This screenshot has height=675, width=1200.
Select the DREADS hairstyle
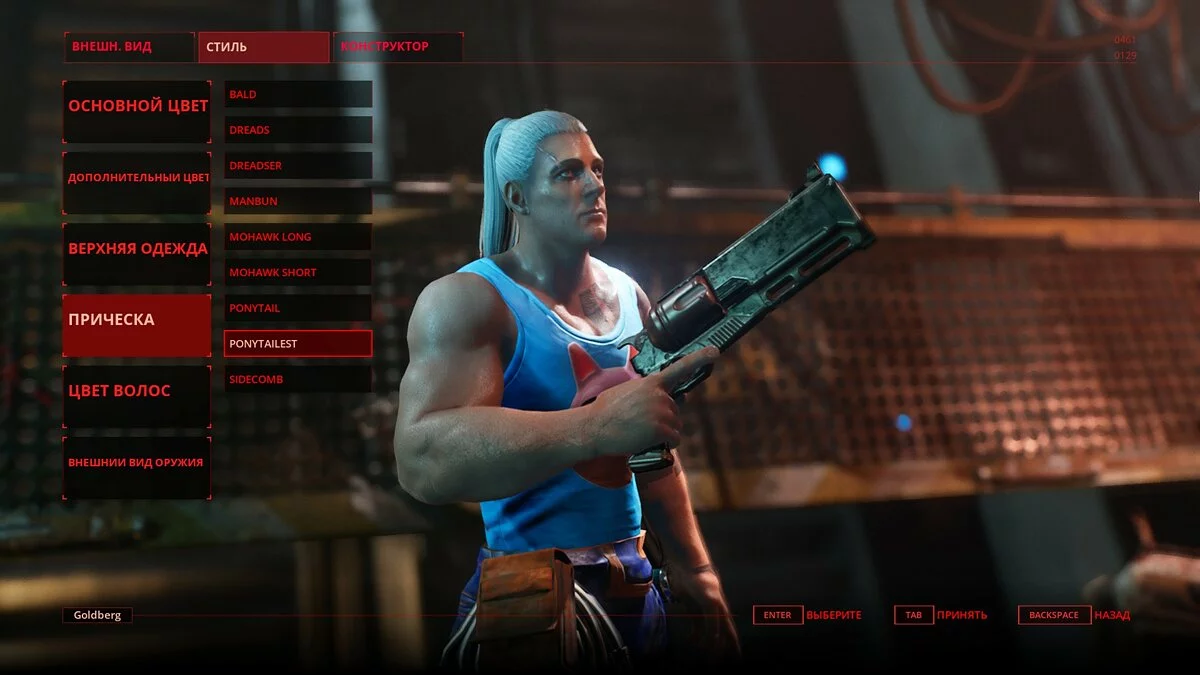(x=298, y=130)
